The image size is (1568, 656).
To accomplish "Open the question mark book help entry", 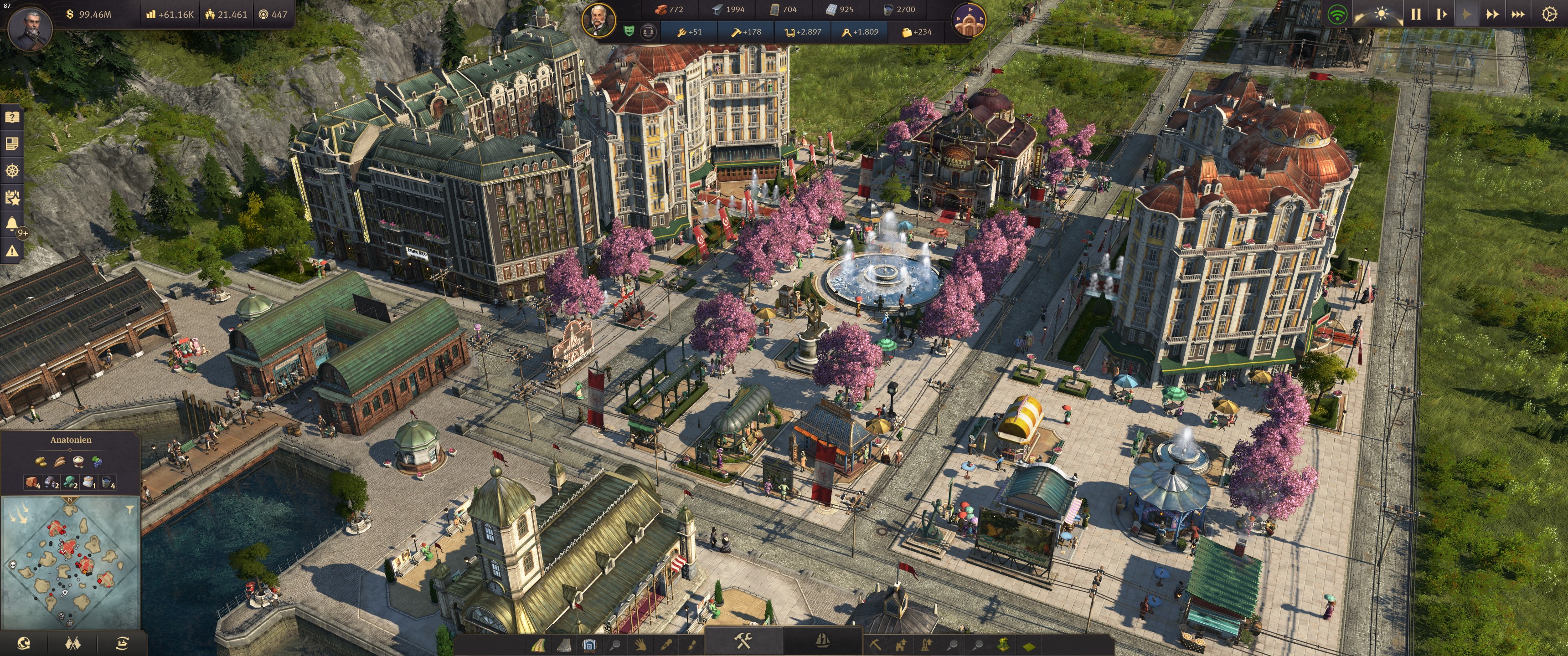I will [x=12, y=117].
